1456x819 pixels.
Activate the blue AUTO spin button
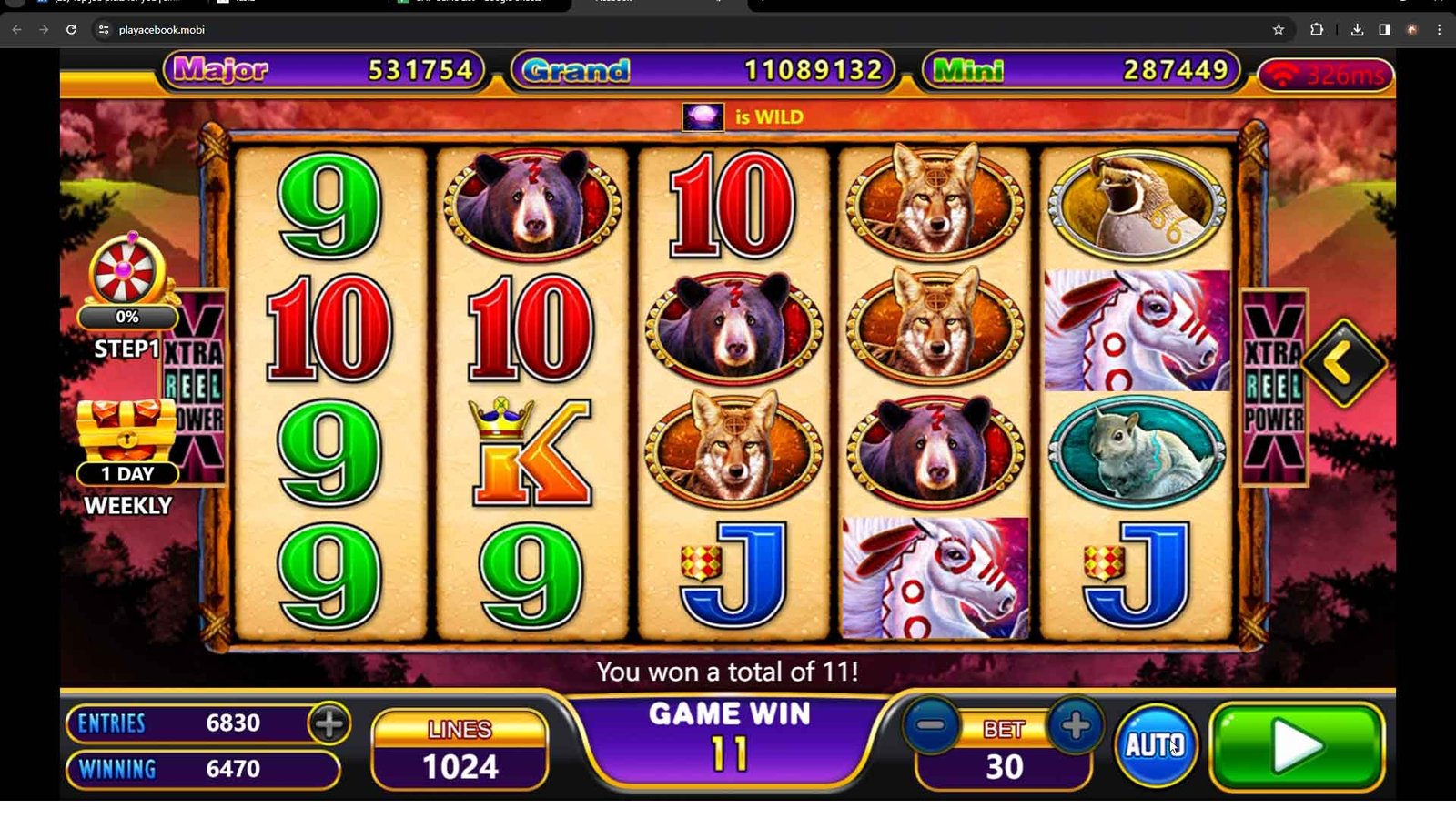pyautogui.click(x=1156, y=745)
